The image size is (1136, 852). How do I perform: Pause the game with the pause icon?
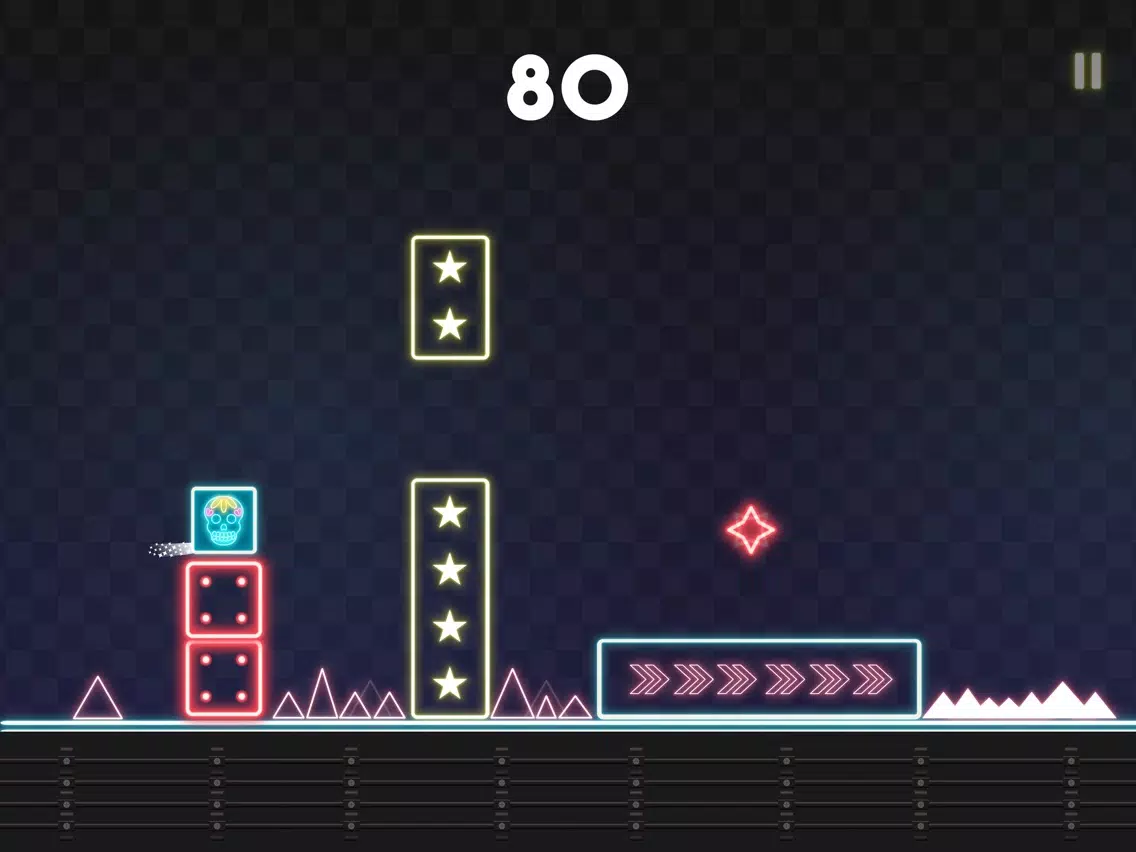point(1087,71)
